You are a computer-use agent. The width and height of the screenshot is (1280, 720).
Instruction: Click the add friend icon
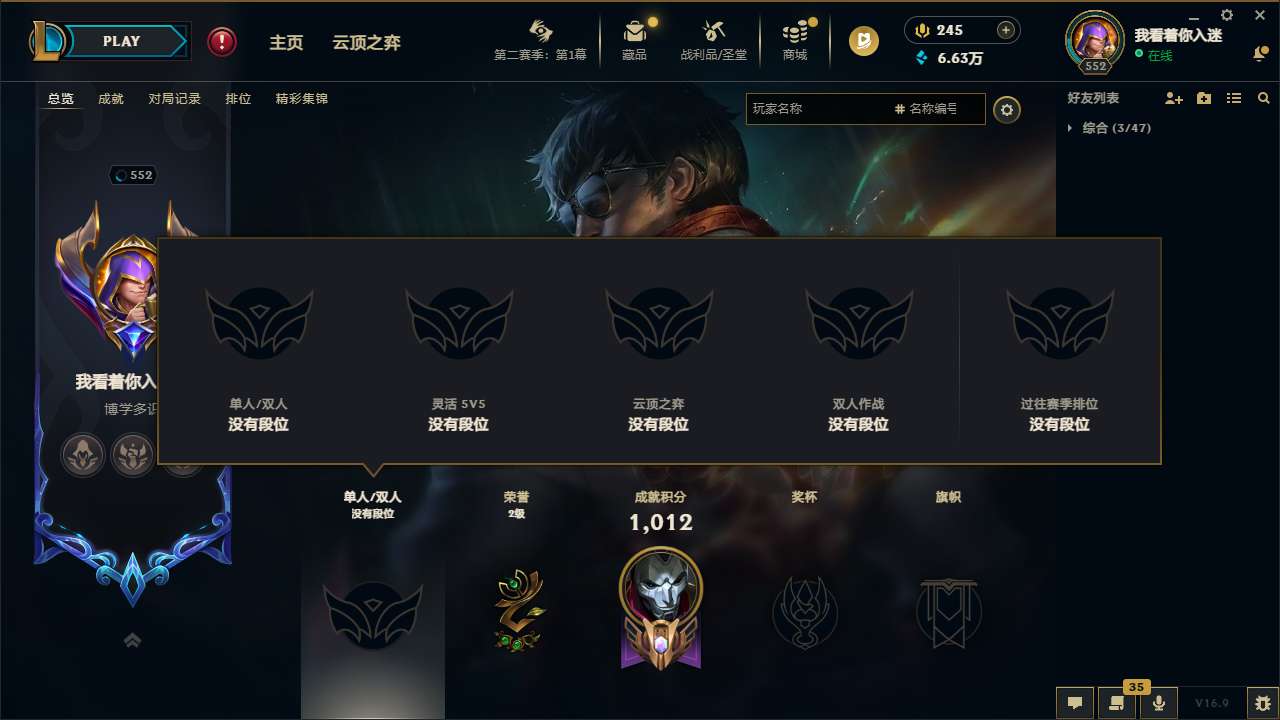coord(1172,97)
